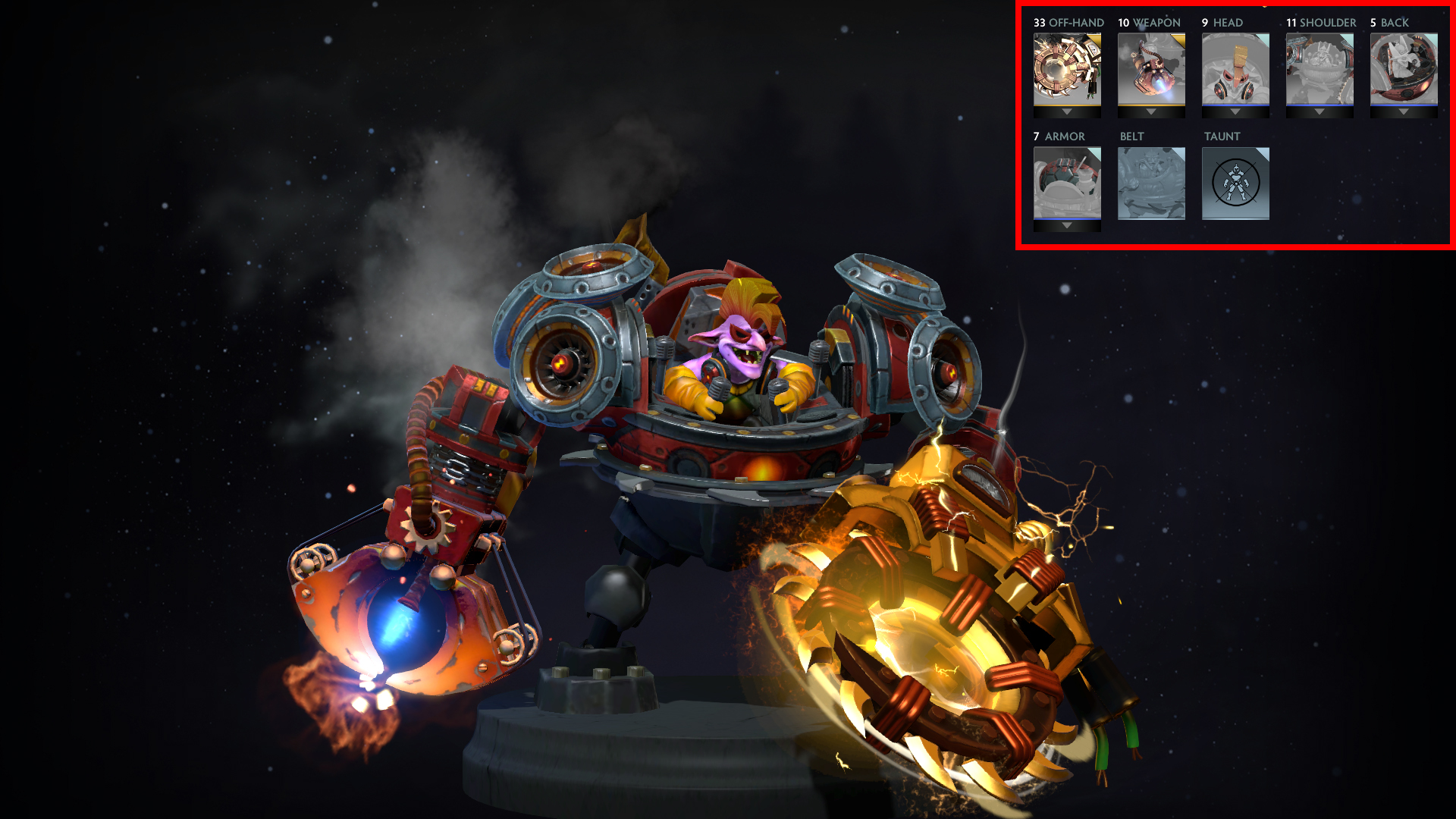Image resolution: width=1456 pixels, height=819 pixels.
Task: Choose the Shoulder item slot
Action: click(x=1319, y=68)
